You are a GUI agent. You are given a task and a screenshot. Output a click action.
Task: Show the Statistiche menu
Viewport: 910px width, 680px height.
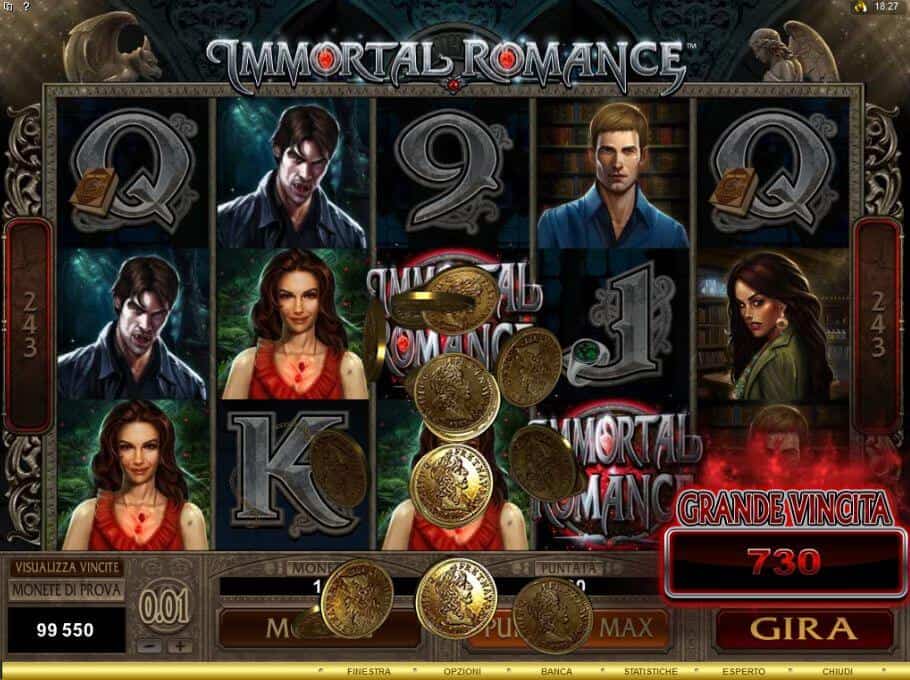click(649, 671)
